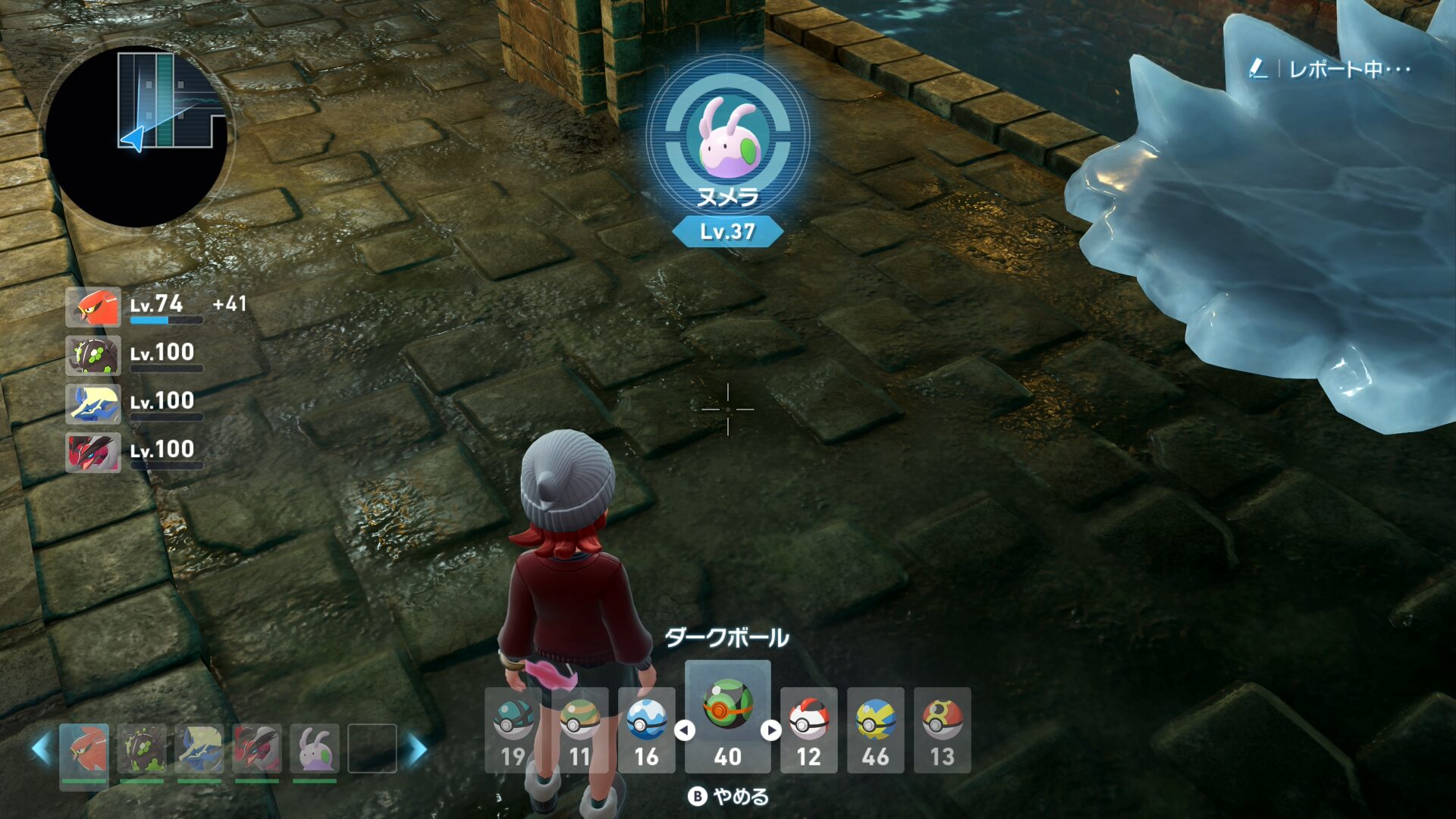Image resolution: width=1456 pixels, height=819 pixels.
Task: Select Xerneas in the bottom party bar
Action: (199, 748)
